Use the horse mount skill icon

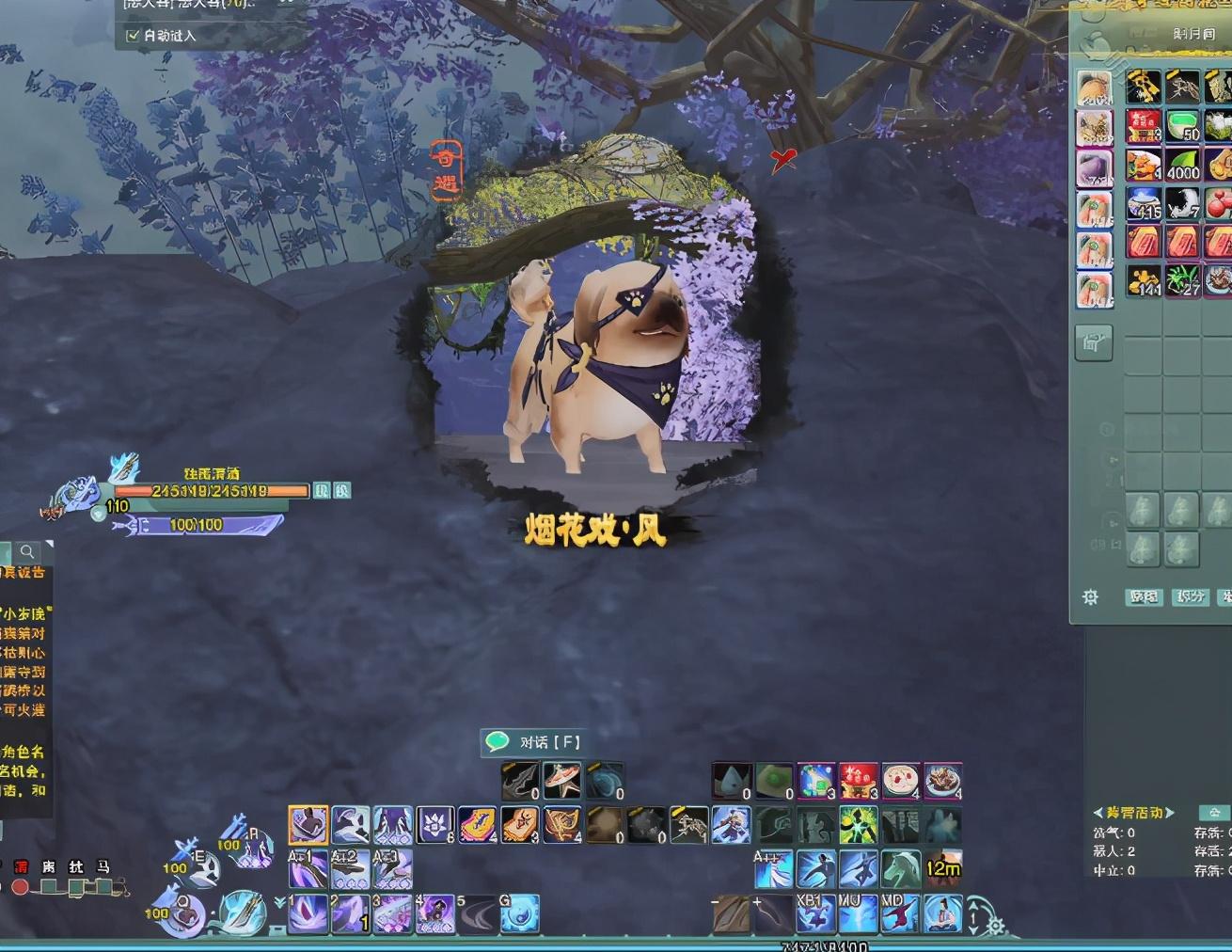pyautogui.click(x=901, y=868)
